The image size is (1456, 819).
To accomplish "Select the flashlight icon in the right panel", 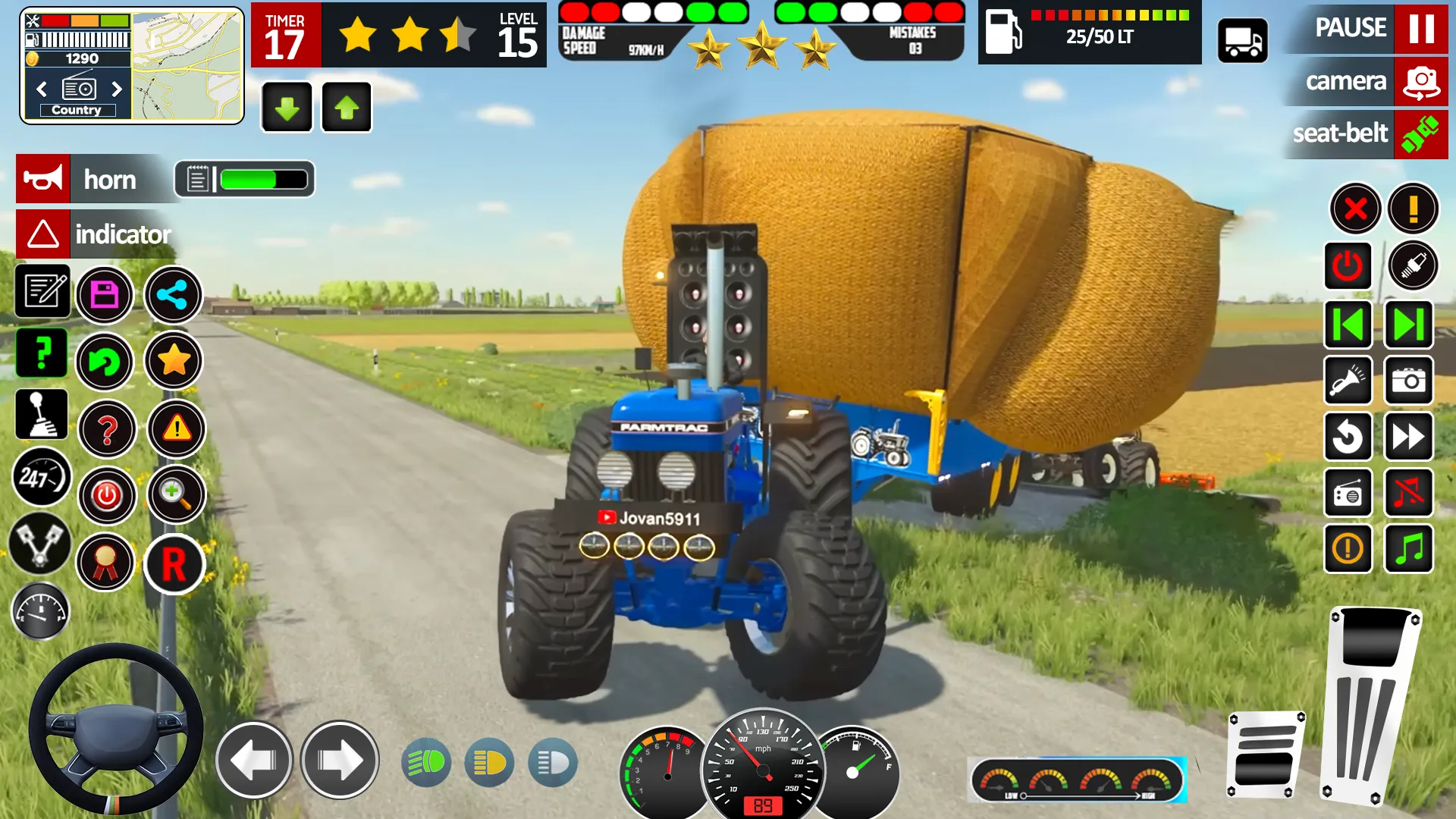I will 1348,381.
